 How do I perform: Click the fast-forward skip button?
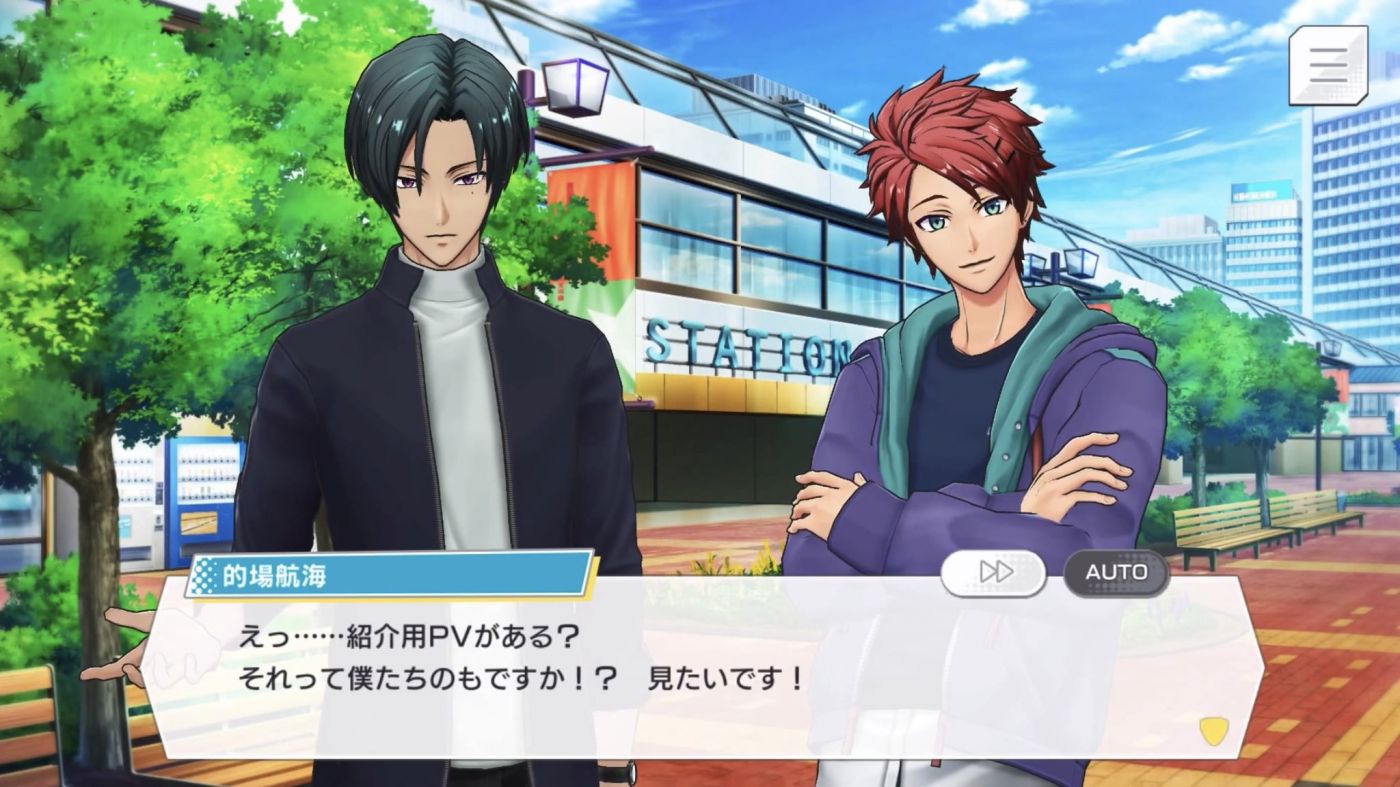coord(993,572)
